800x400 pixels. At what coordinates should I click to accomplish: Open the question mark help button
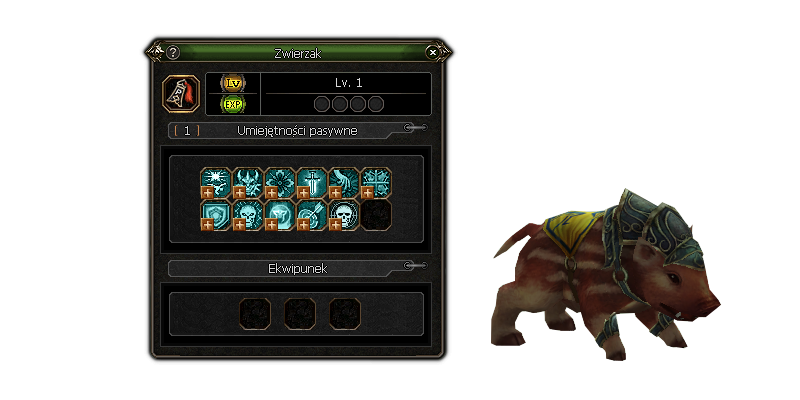[x=173, y=52]
